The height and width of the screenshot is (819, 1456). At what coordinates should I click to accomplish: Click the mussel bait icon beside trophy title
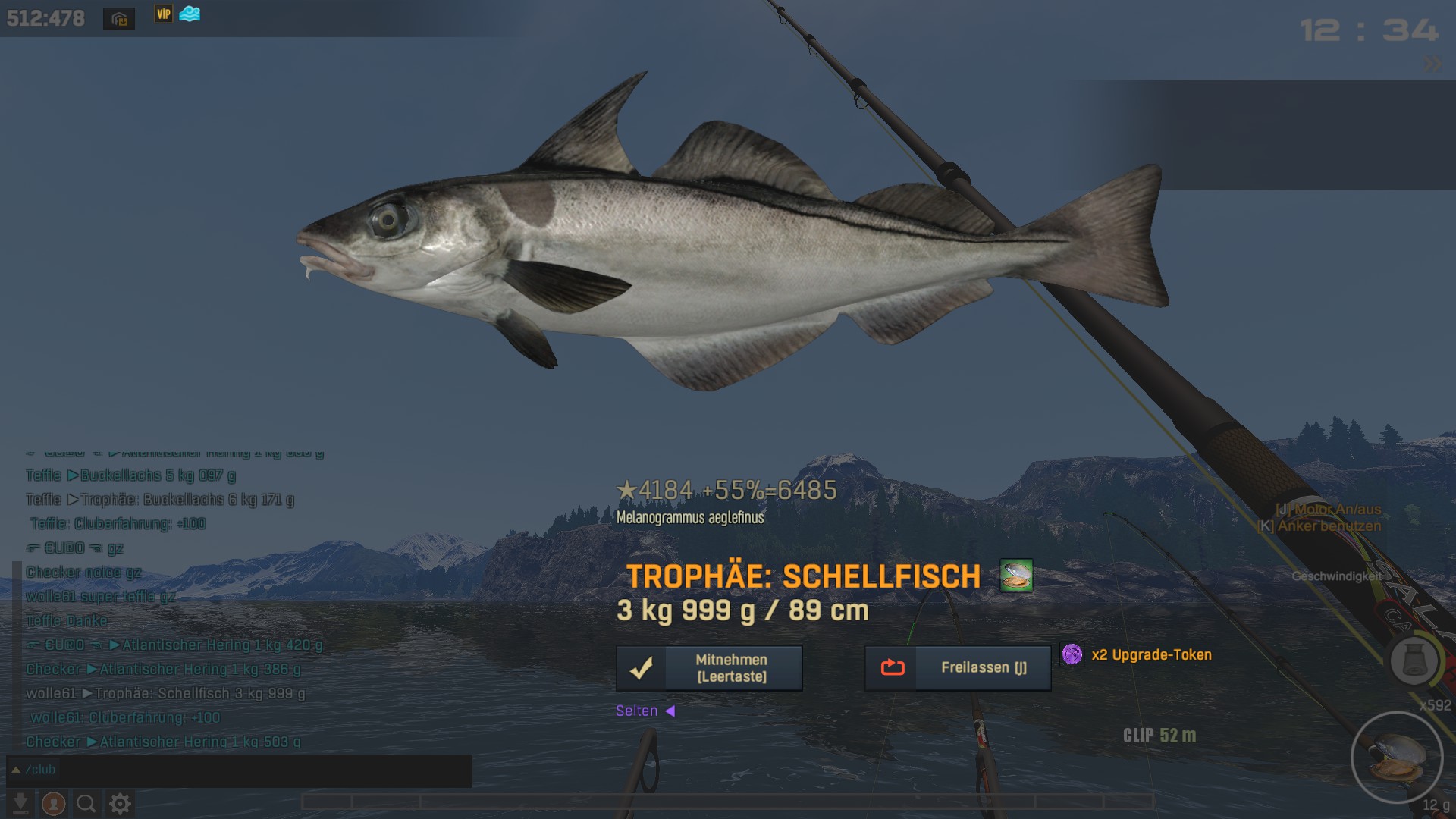(x=1016, y=576)
